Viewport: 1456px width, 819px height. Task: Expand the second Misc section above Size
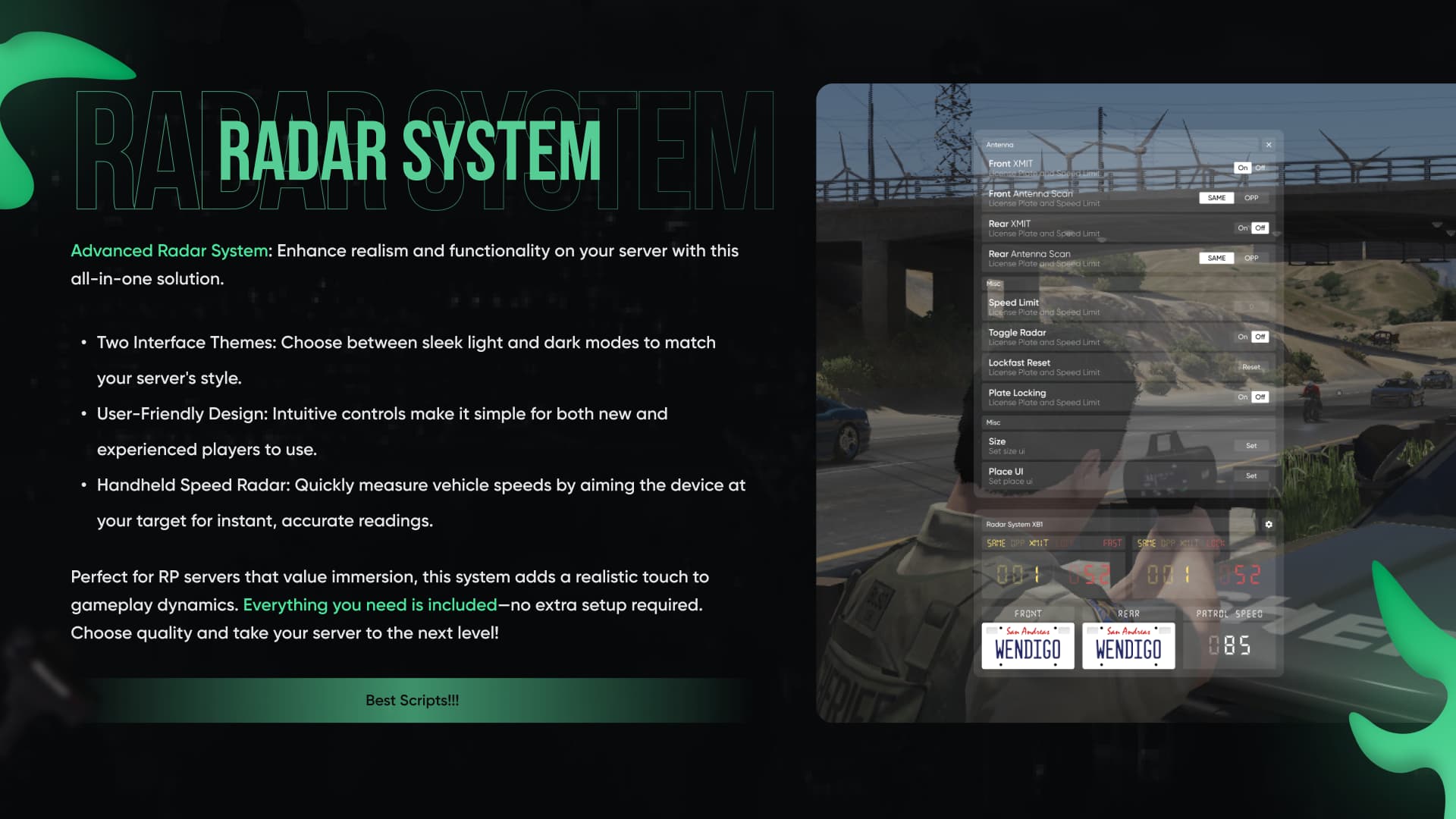click(993, 422)
